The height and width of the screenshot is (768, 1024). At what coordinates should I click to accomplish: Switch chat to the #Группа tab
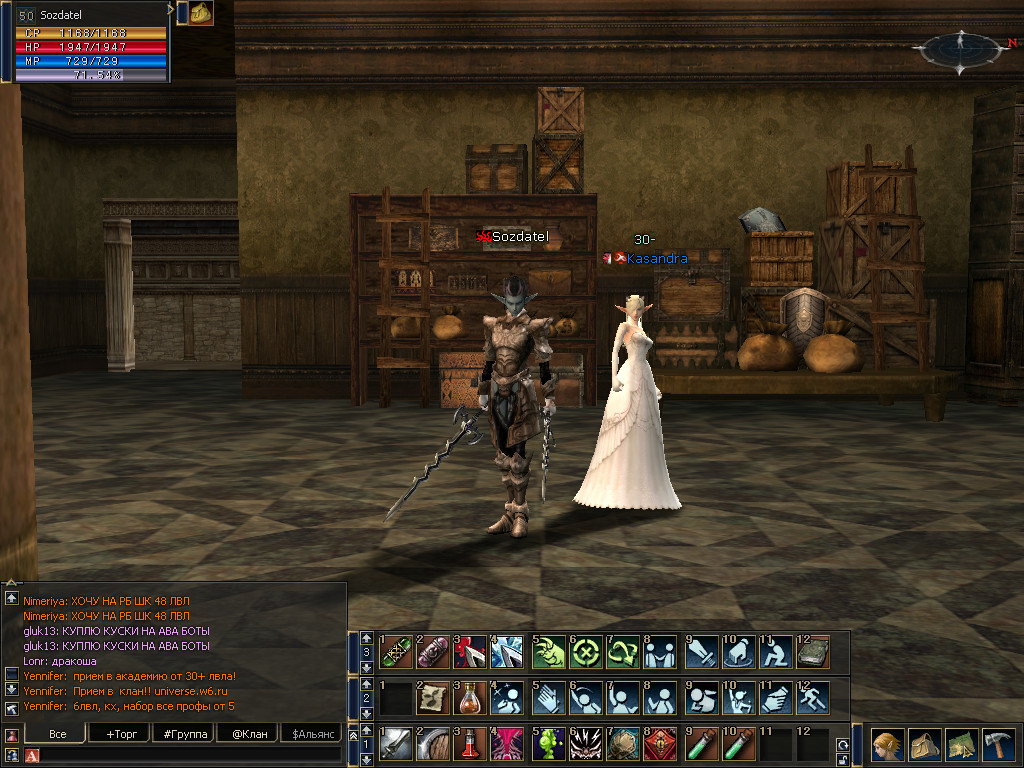(x=181, y=734)
